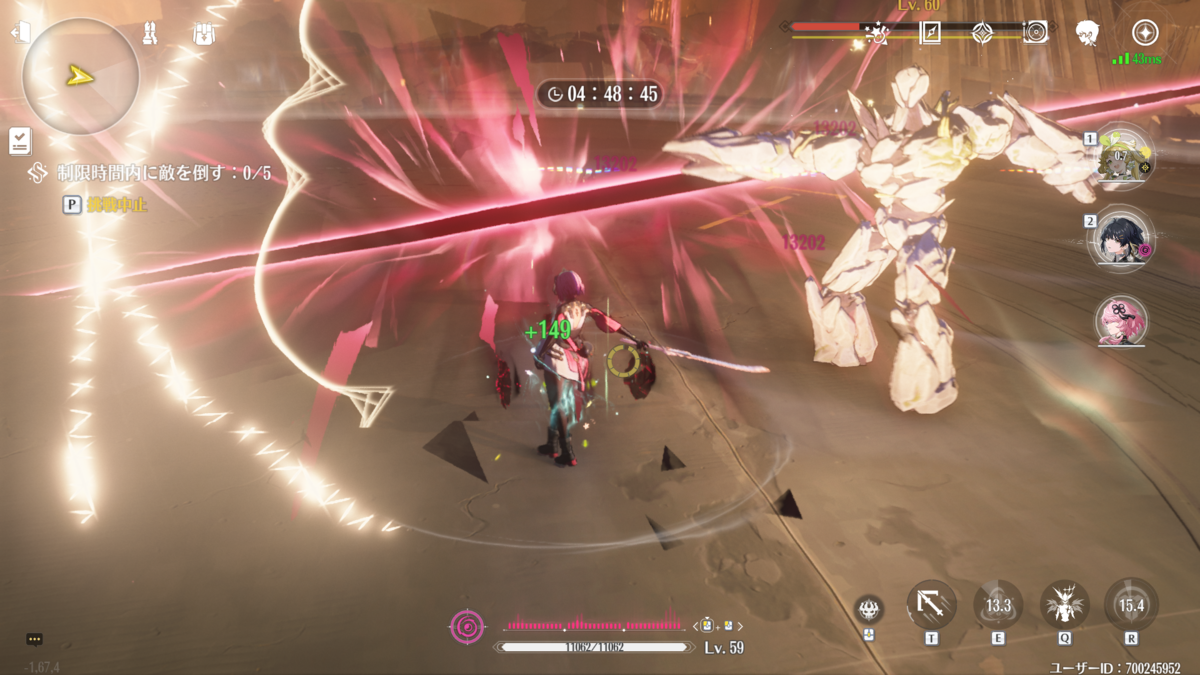Viewport: 1200px width, 675px height.
Task: Open the circular minimap
Action: coord(80,76)
